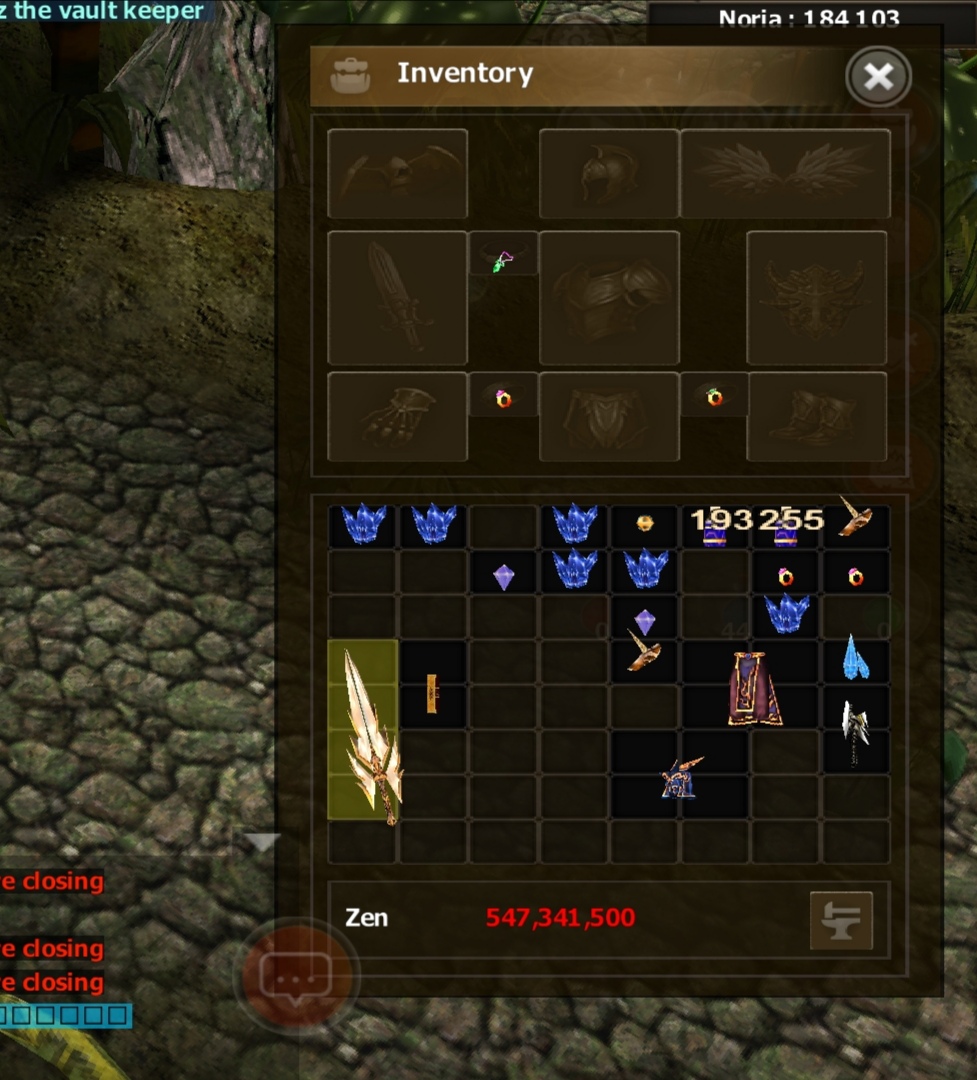This screenshot has height=1080, width=977.
Task: Choose the empty shield equipment slot
Action: pos(816,297)
